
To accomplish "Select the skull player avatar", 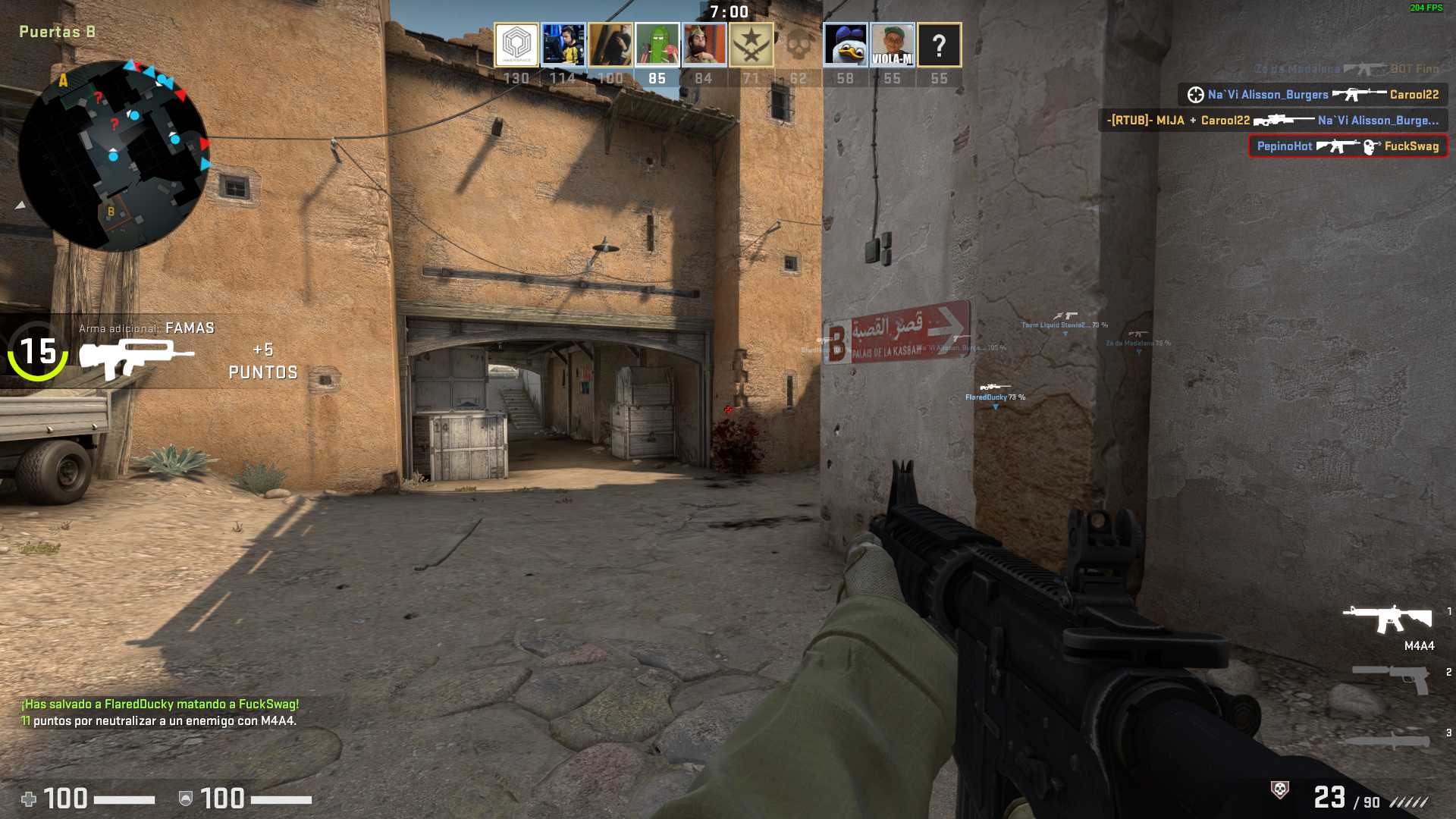I will click(798, 45).
